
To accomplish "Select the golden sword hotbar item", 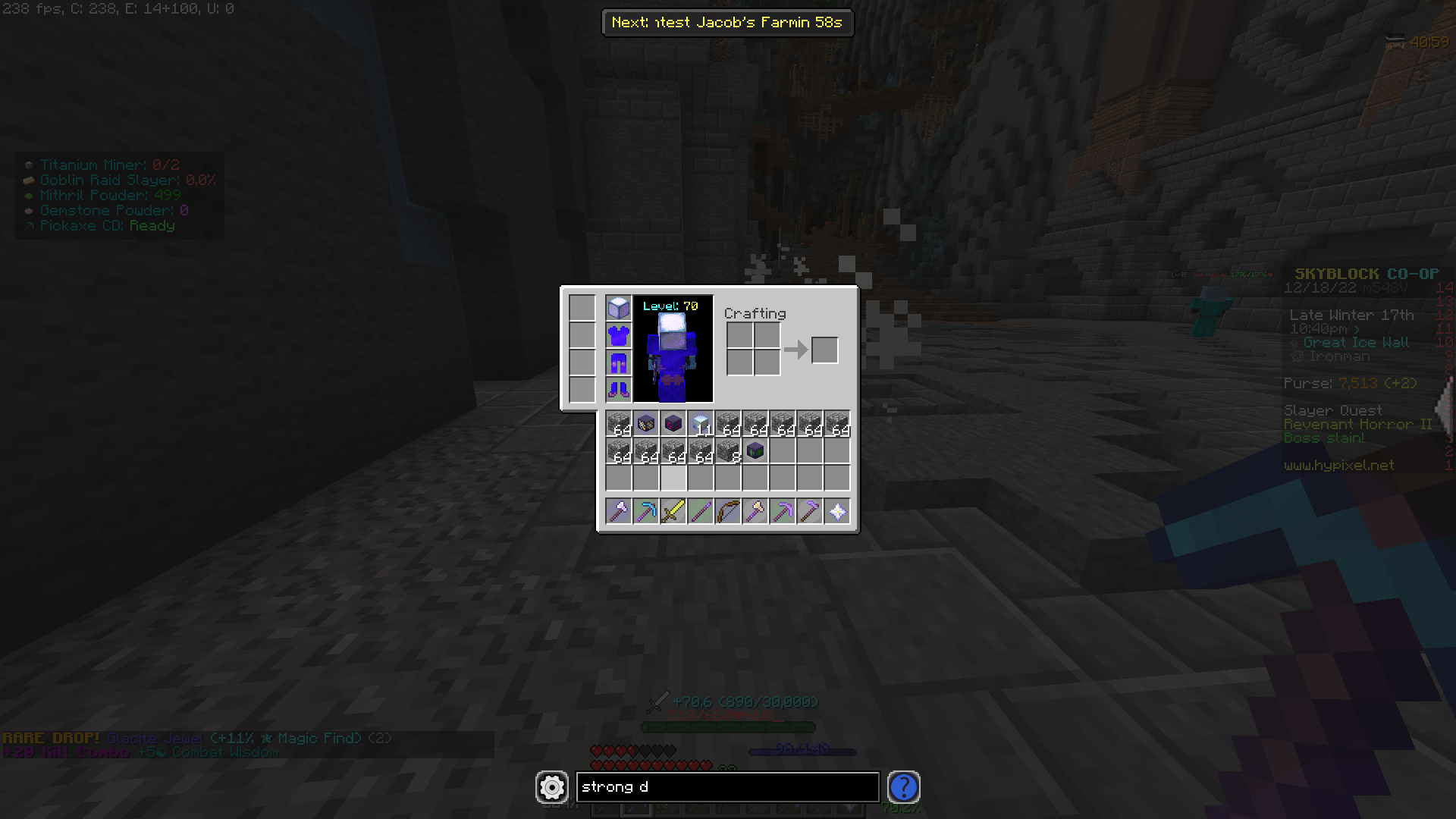I will click(673, 510).
